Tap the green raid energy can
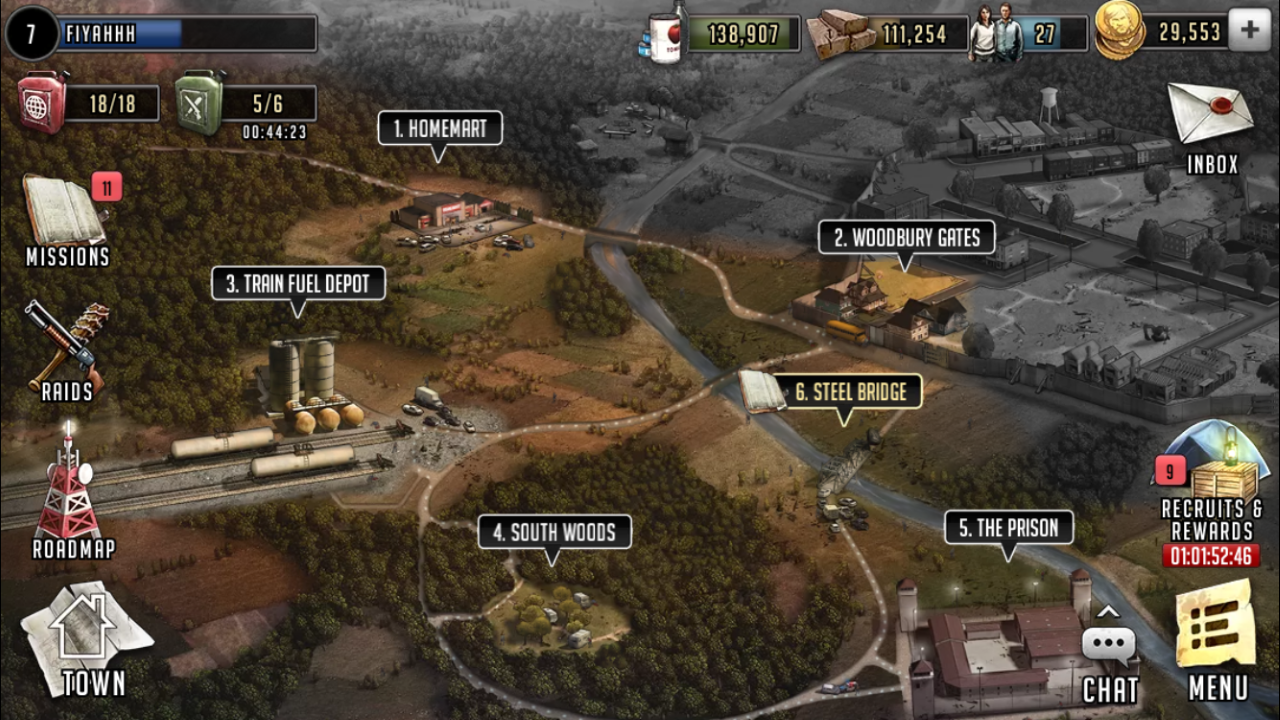Viewport: 1280px width, 720px height. click(x=200, y=102)
